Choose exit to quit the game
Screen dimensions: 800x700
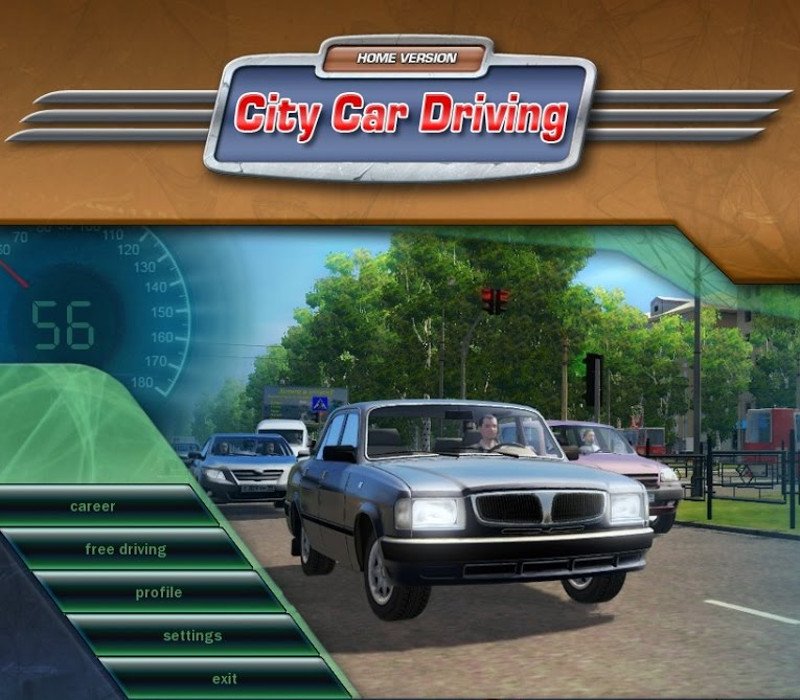[x=224, y=678]
